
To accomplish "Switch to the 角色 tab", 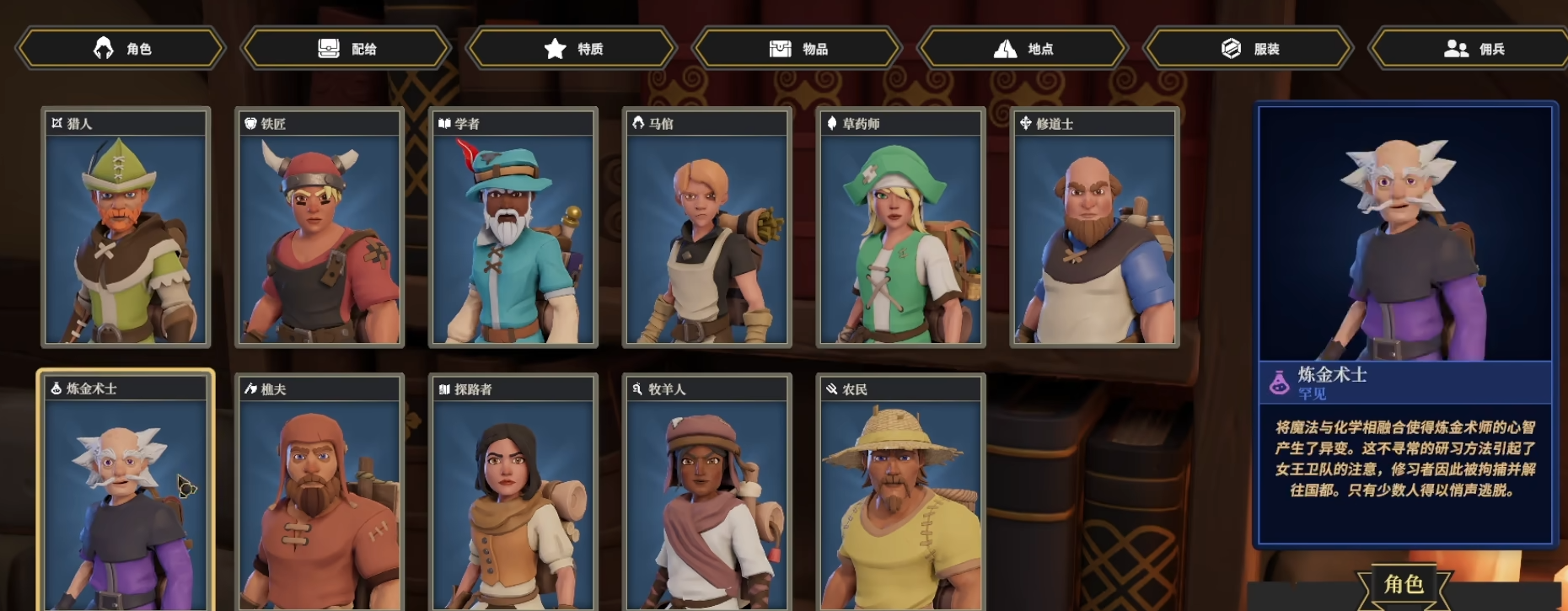I will pos(121,49).
